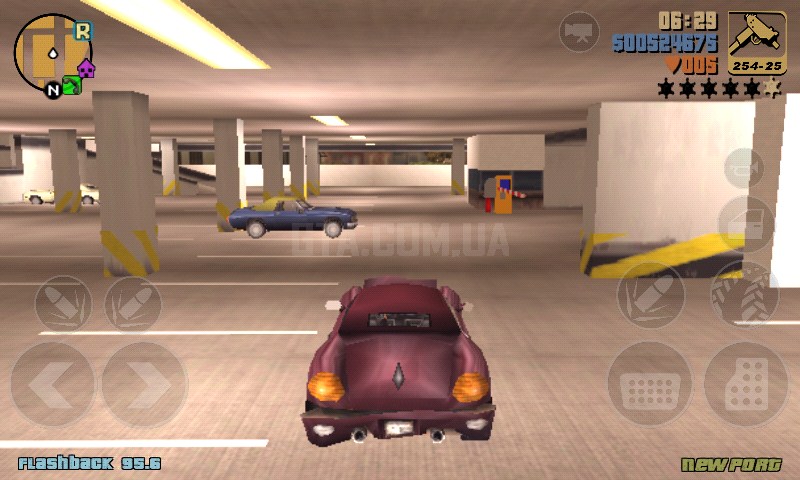Change the Flashback 95.6 radio station
Viewport: 800px width, 480px height.
coord(89,464)
